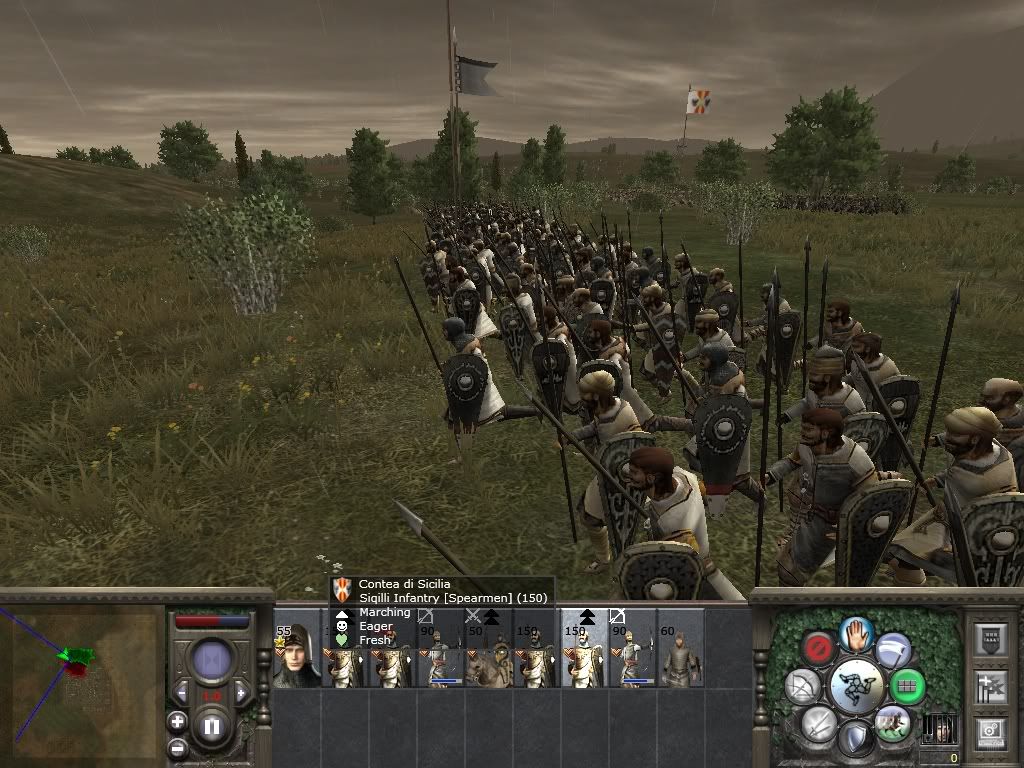Zoom in the minimap with plus button
This screenshot has height=768, width=1024.
click(x=177, y=722)
